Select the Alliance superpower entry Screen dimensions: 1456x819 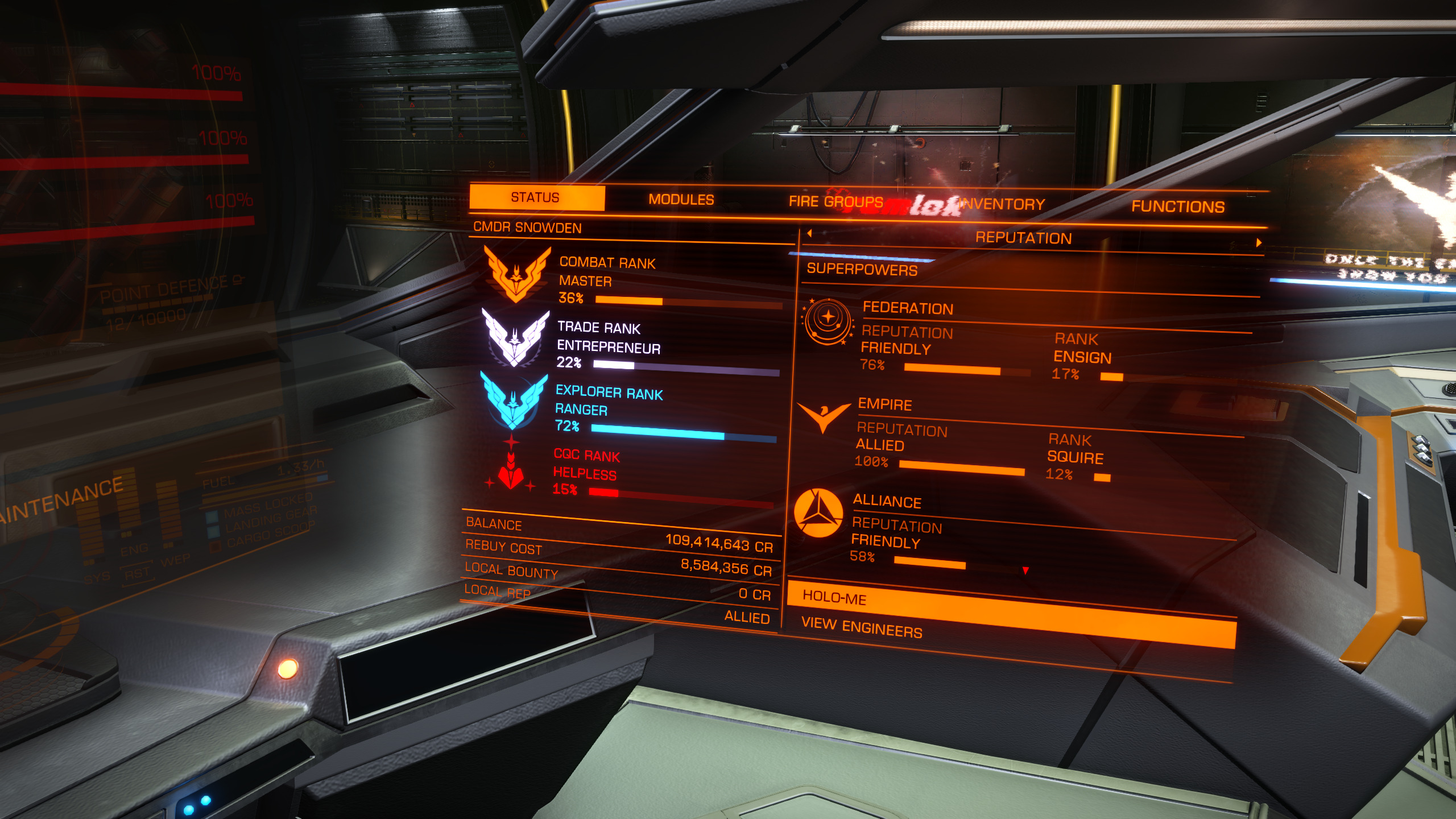click(887, 501)
